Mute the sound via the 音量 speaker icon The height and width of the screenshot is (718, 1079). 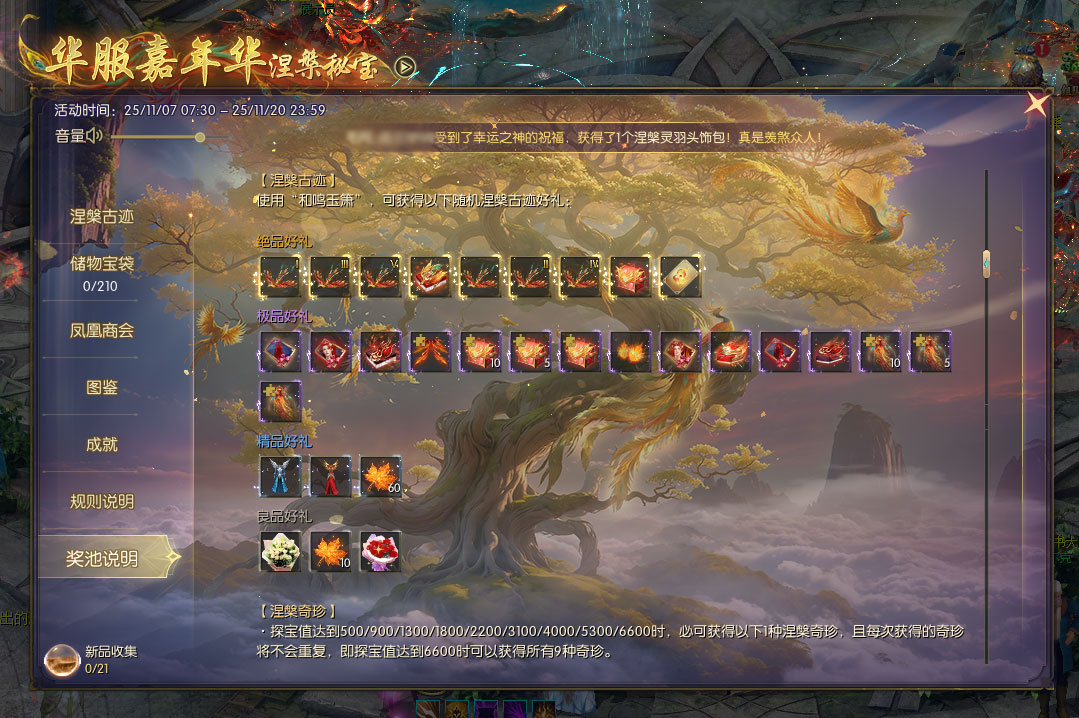[95, 136]
